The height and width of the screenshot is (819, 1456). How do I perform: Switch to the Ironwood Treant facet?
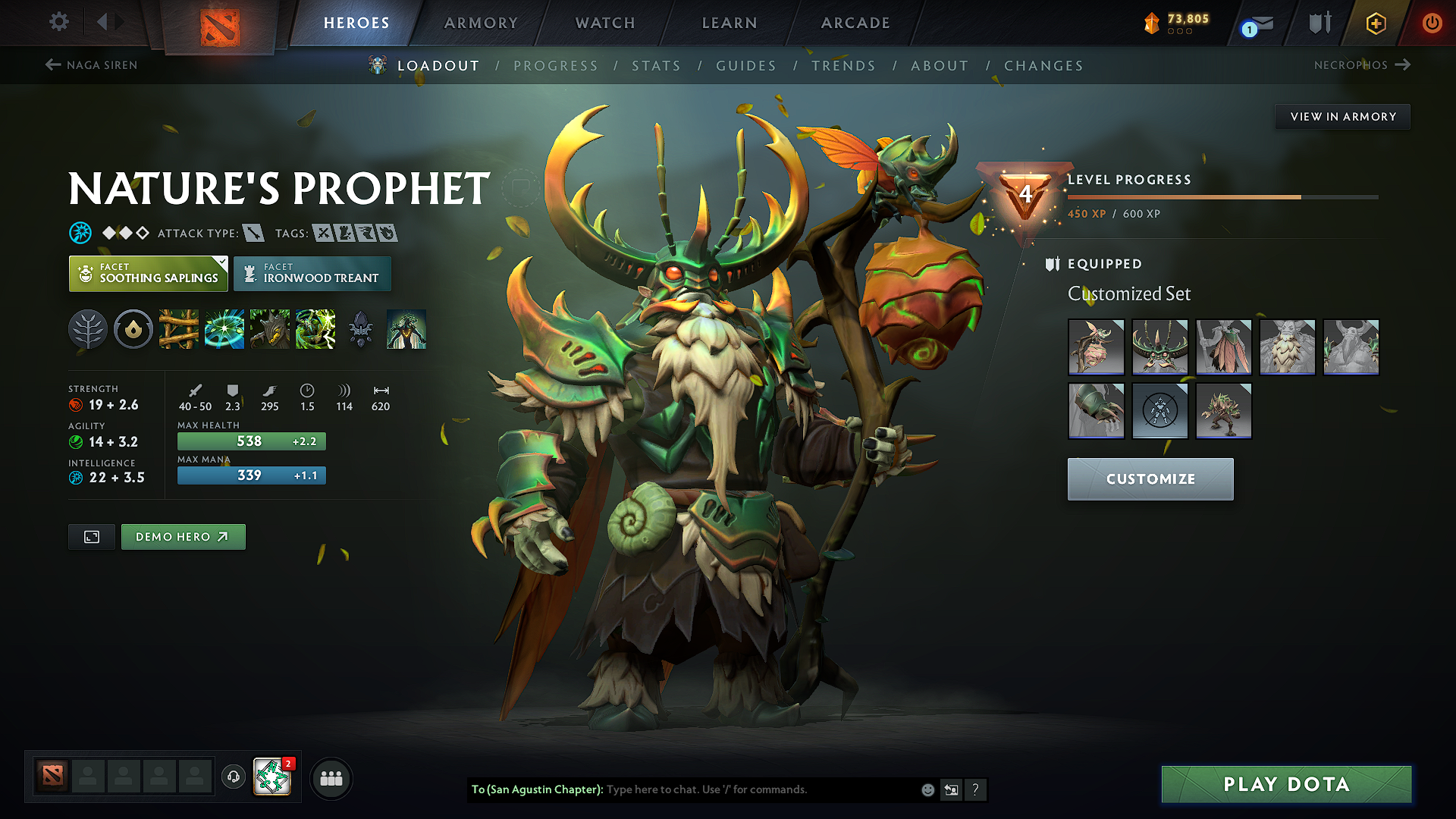point(312,273)
